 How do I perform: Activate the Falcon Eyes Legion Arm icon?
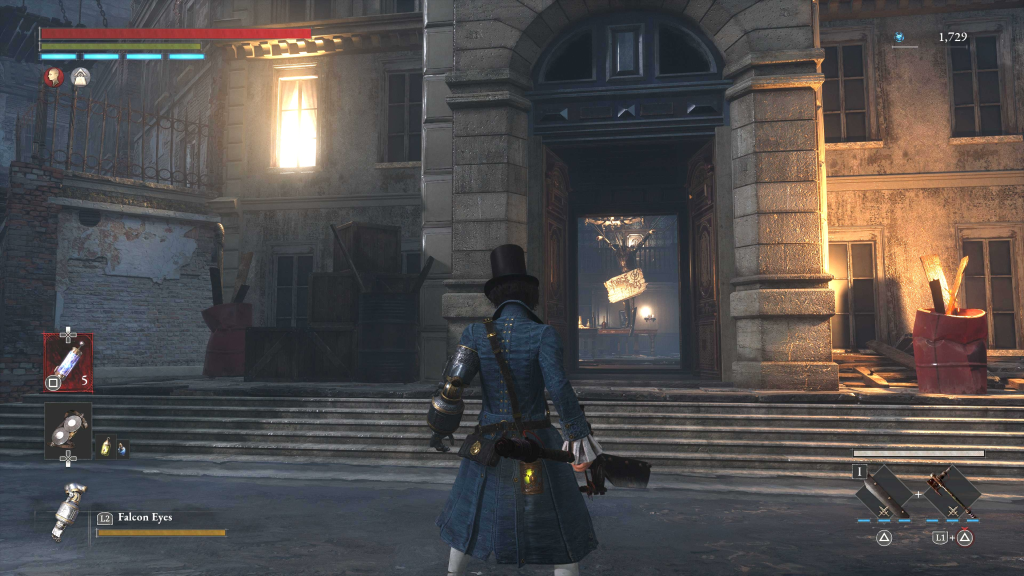coord(68,509)
